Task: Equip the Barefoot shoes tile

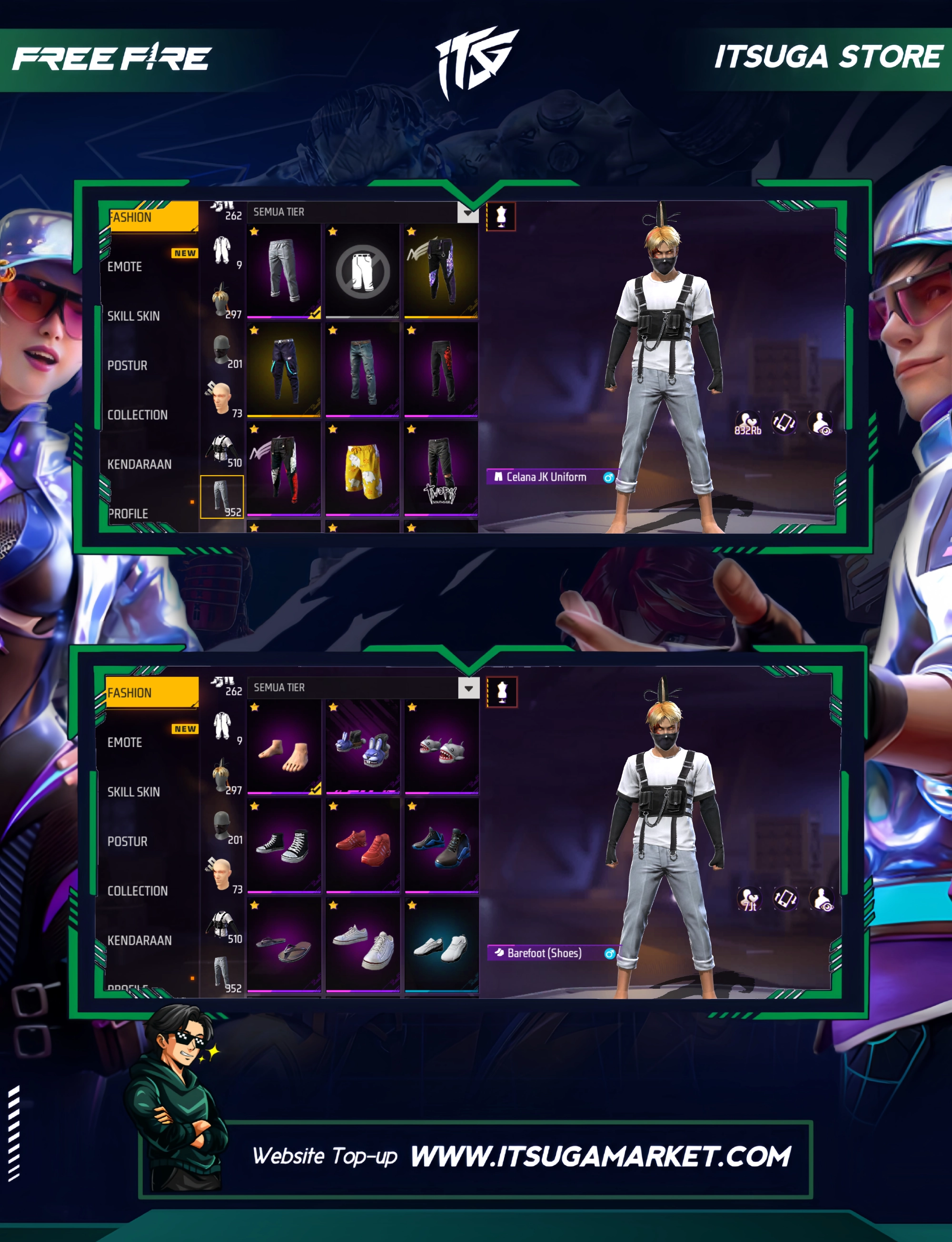Action: tap(283, 746)
